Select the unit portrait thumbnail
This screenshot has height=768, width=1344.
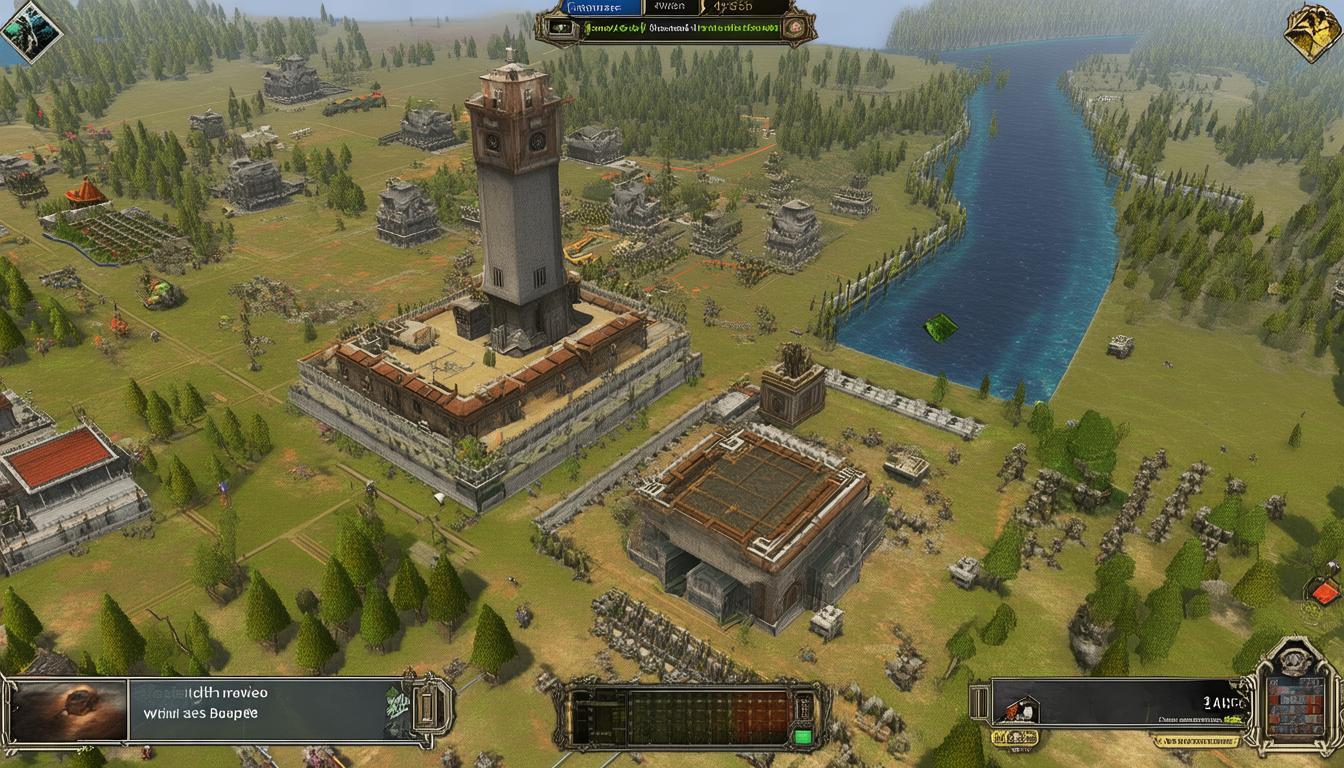pyautogui.click(x=70, y=710)
